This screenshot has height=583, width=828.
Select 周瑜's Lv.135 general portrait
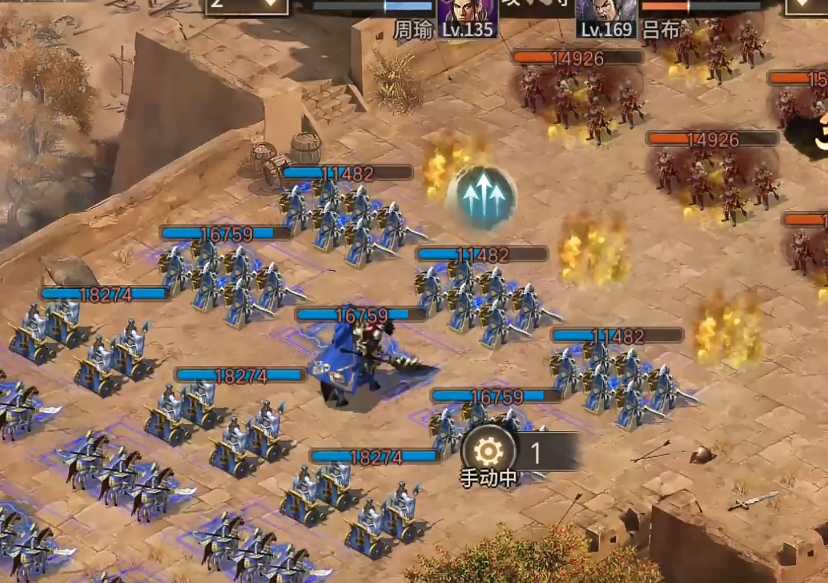click(467, 14)
